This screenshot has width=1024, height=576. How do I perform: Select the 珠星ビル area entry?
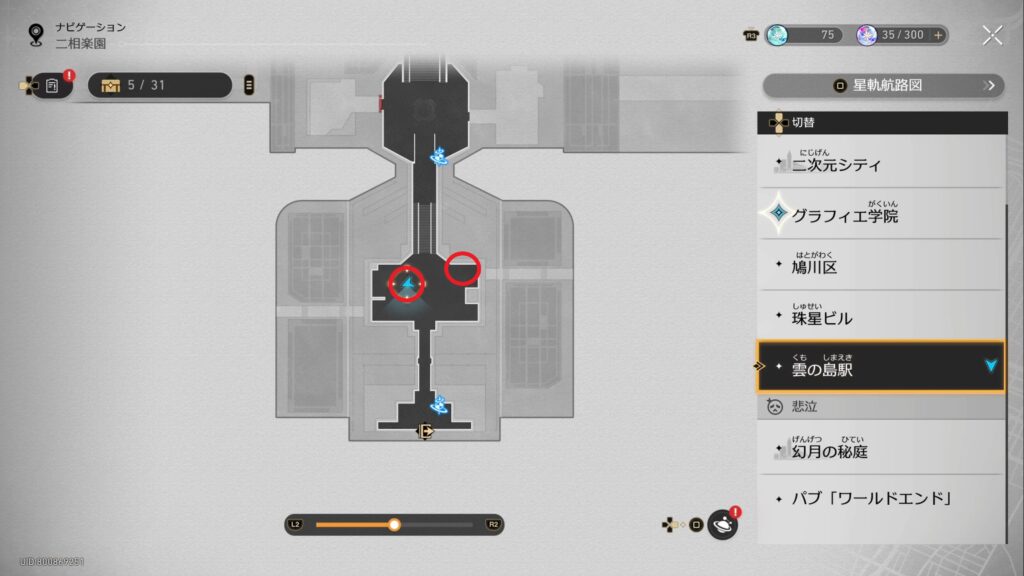click(x=880, y=317)
